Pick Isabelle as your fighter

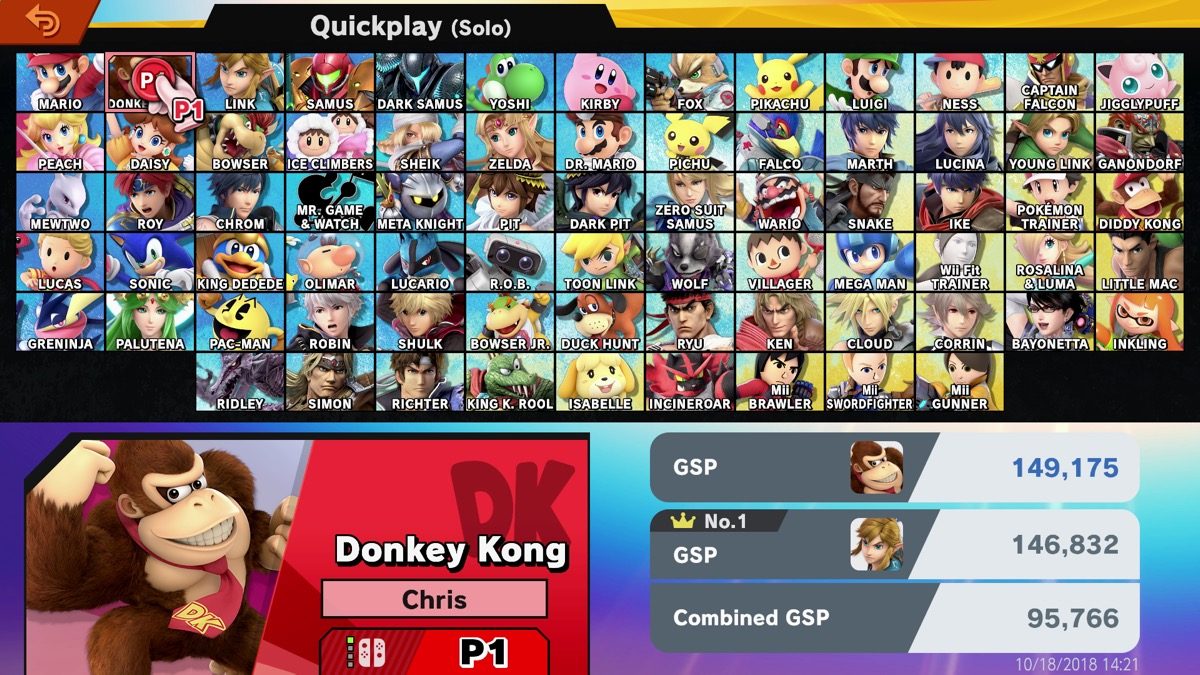coord(600,382)
